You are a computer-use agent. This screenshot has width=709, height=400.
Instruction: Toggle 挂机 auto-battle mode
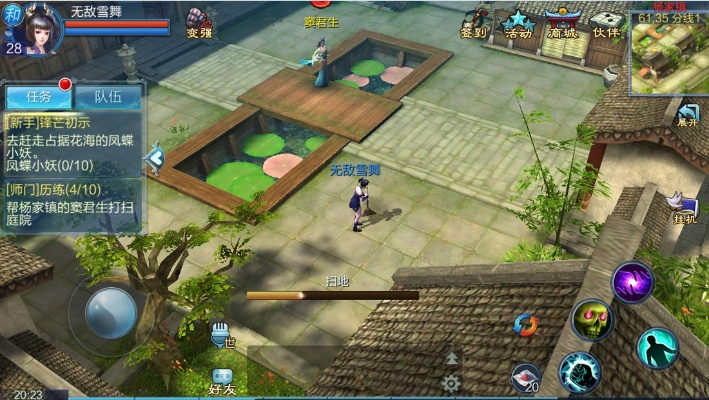point(684,206)
